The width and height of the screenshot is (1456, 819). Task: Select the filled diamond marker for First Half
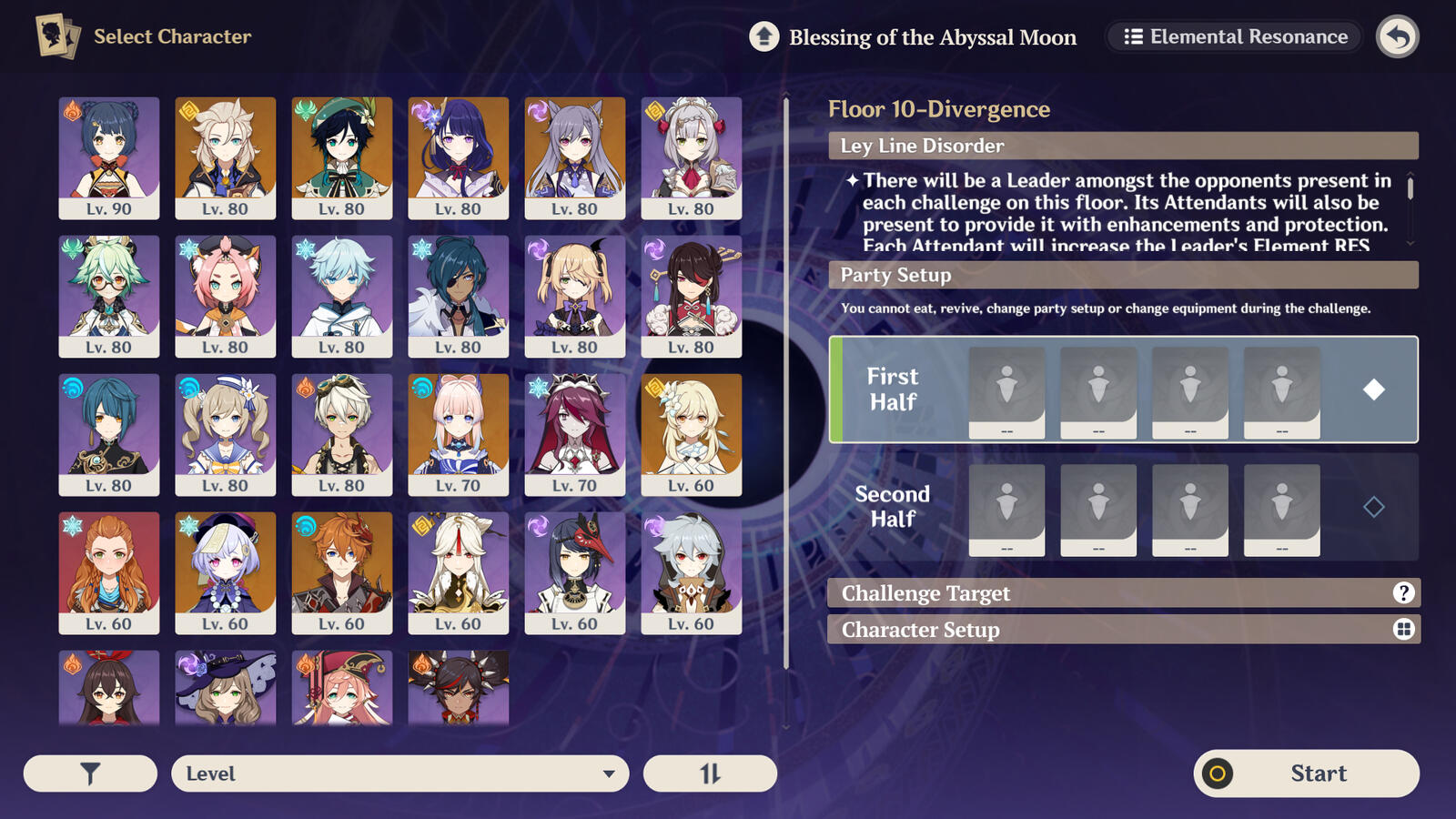coord(1375,389)
